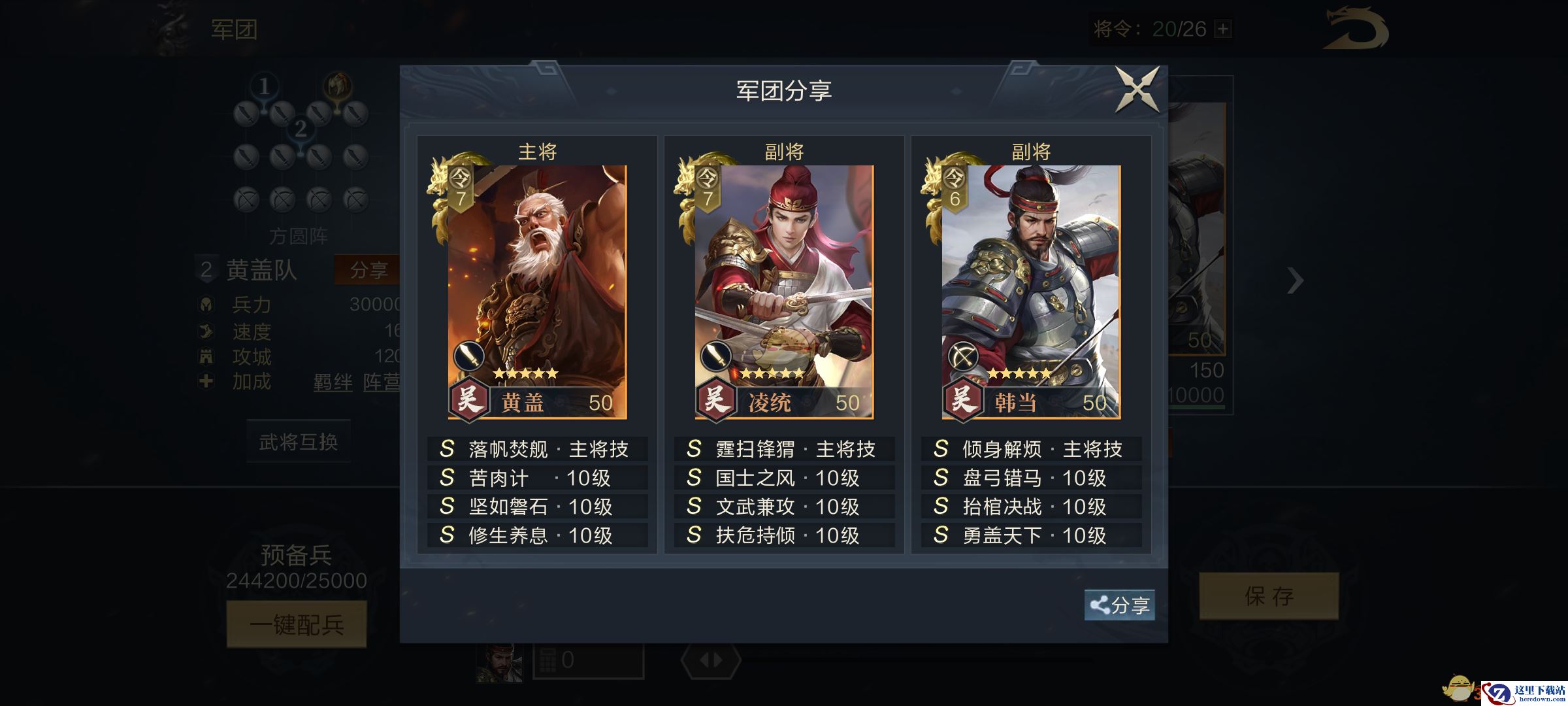Open the 落帆焚舰 skill row
The height and width of the screenshot is (706, 1568).
tap(537, 449)
